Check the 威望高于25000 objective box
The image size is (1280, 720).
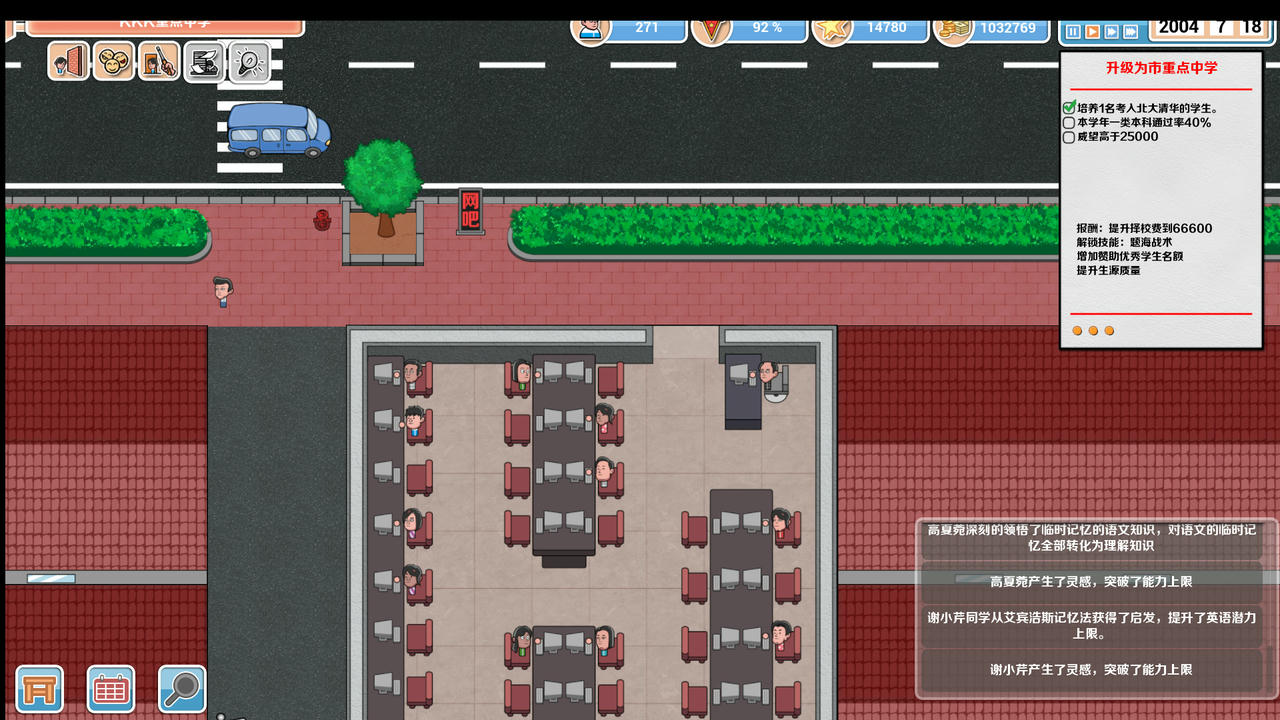[x=1068, y=137]
